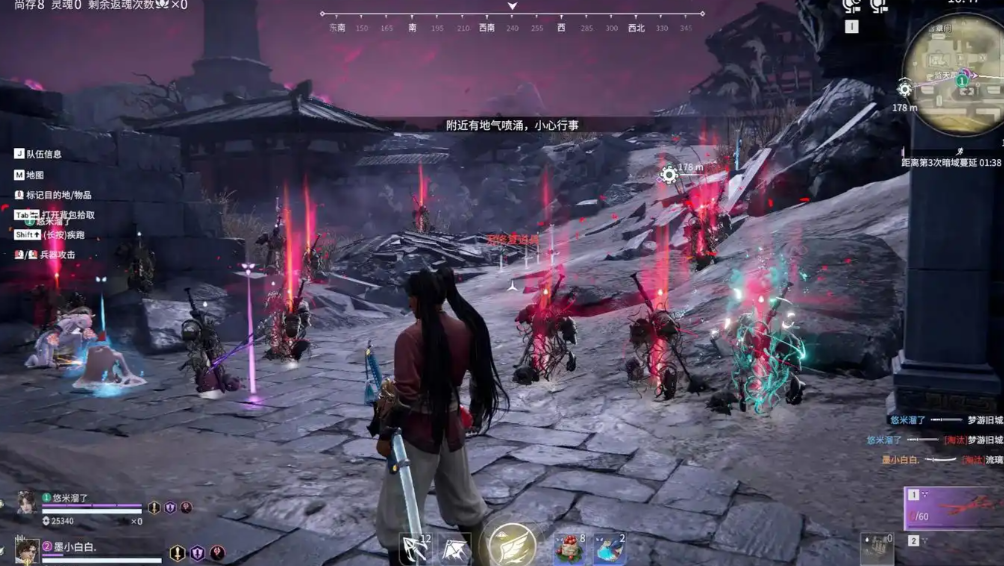
Task: Use the red consumable with count 8
Action: pos(571,548)
